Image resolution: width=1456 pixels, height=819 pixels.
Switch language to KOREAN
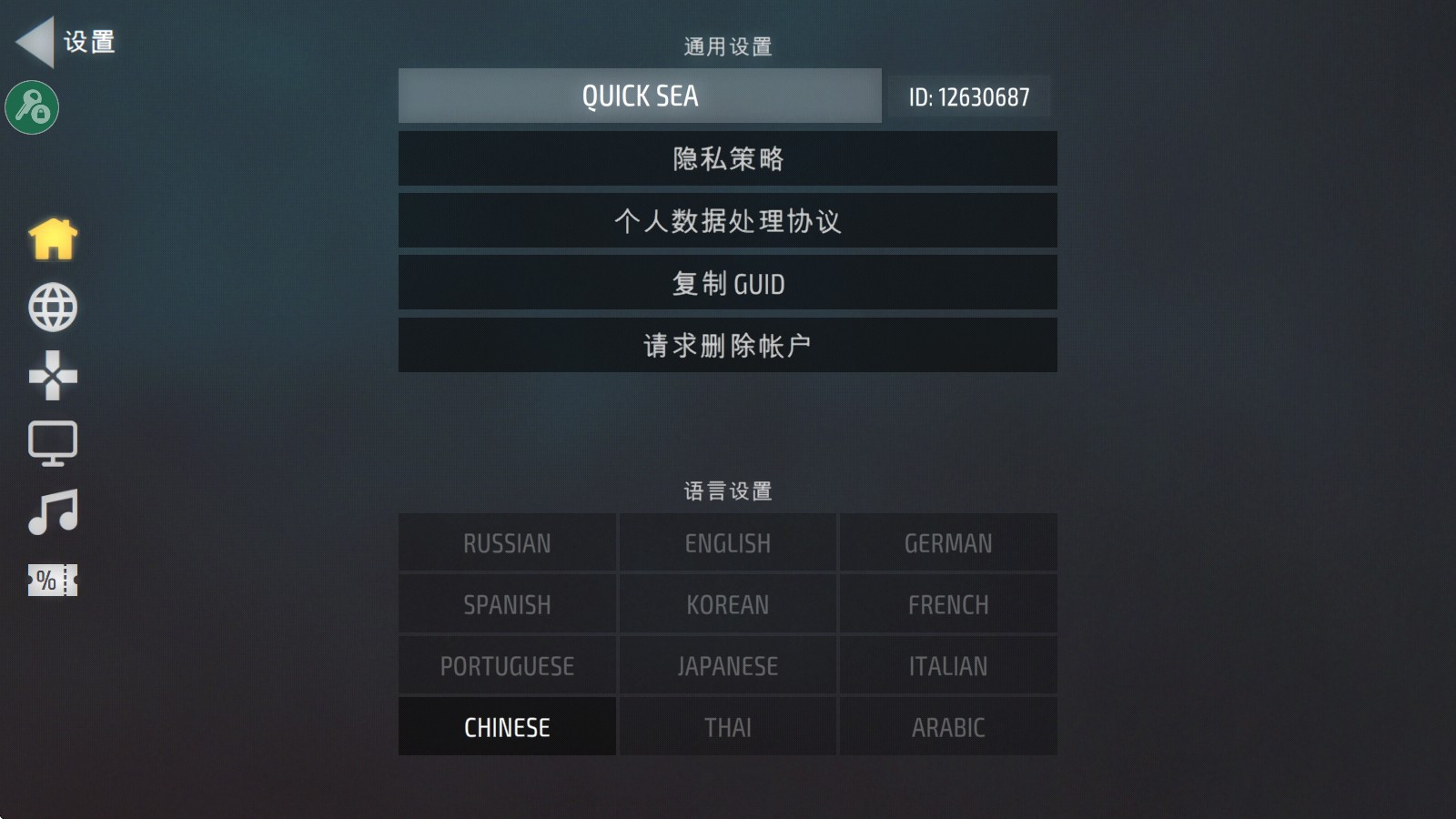coord(727,603)
